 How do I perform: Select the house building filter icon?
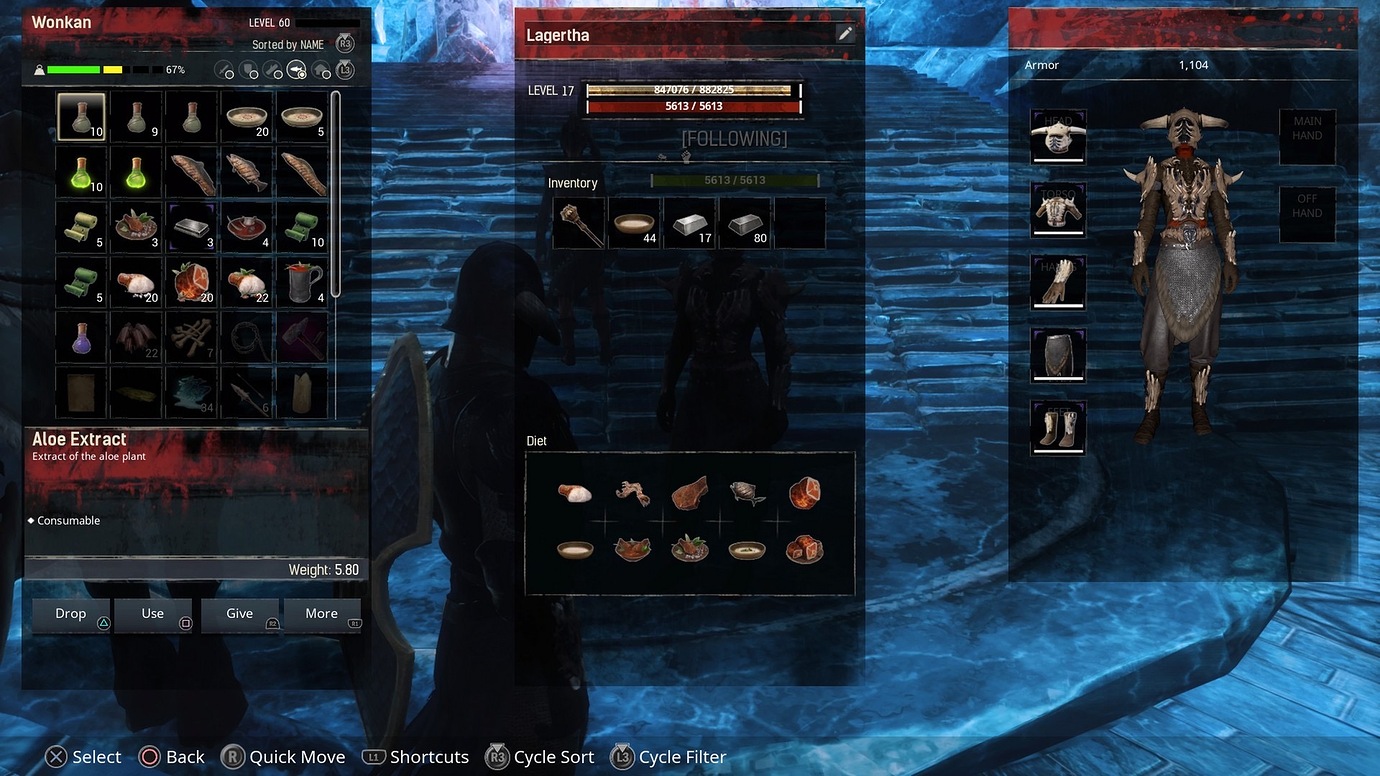322,70
